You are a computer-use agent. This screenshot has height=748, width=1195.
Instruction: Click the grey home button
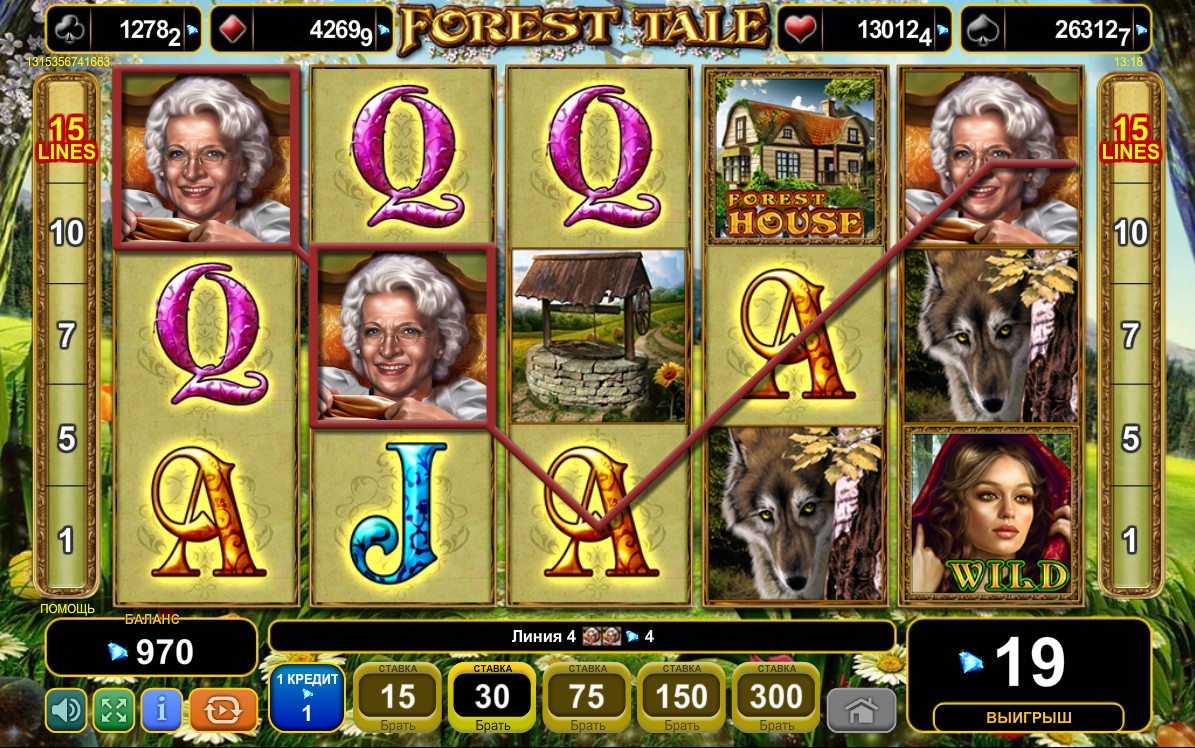860,712
